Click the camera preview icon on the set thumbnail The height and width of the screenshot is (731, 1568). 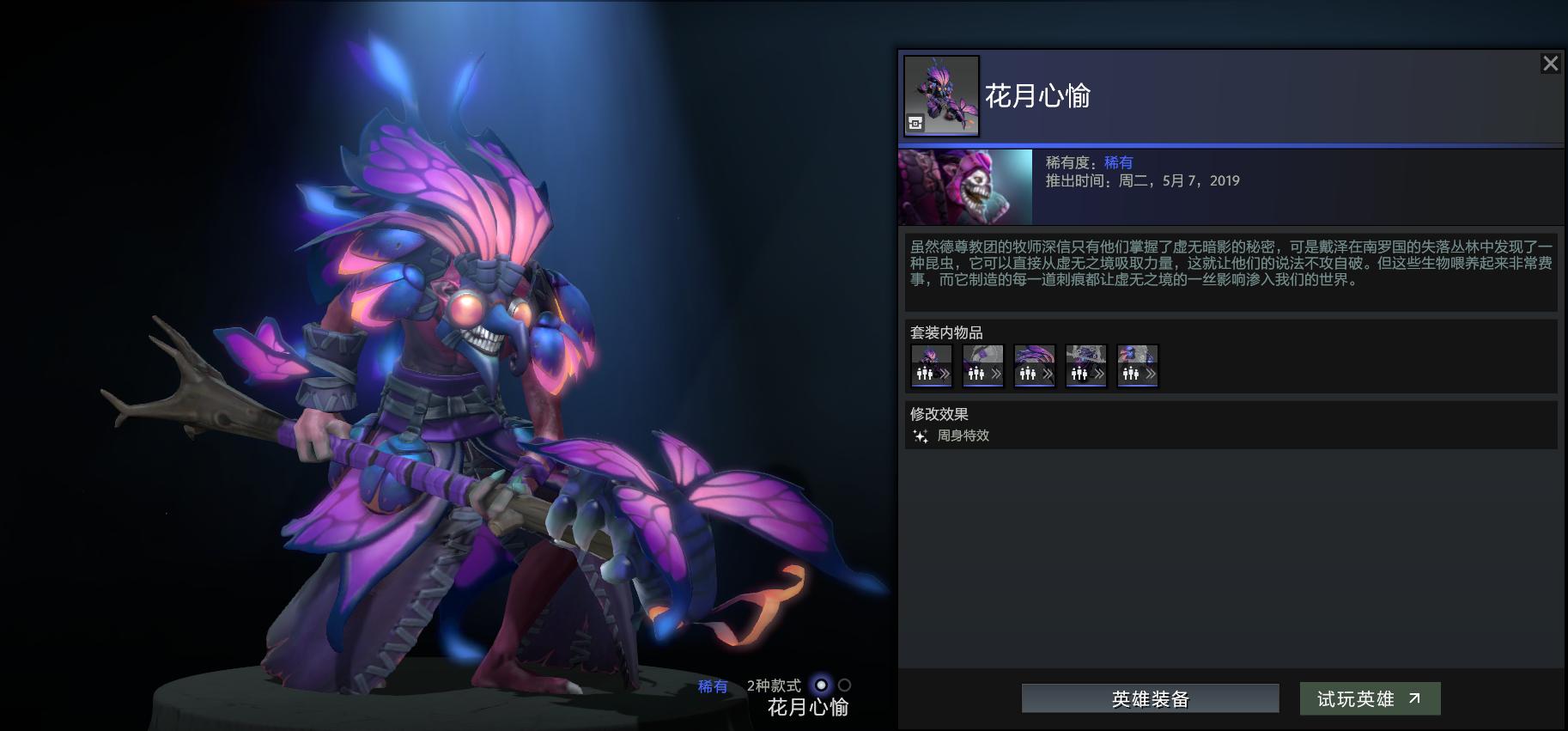(915, 123)
